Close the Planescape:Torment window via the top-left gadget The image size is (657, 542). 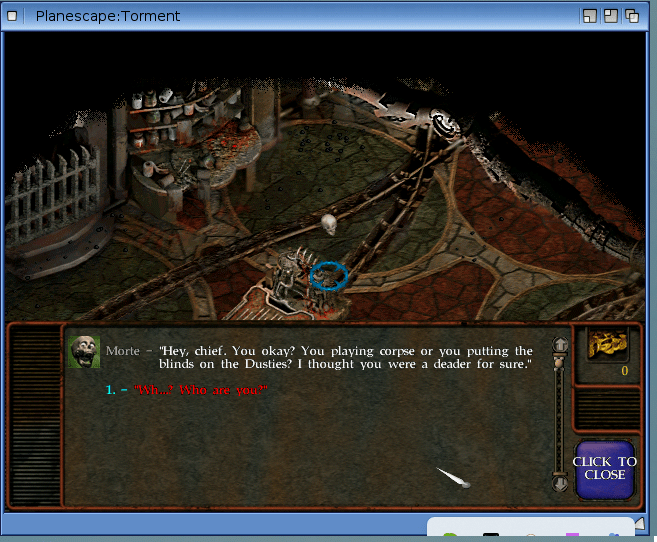[x=11, y=16]
